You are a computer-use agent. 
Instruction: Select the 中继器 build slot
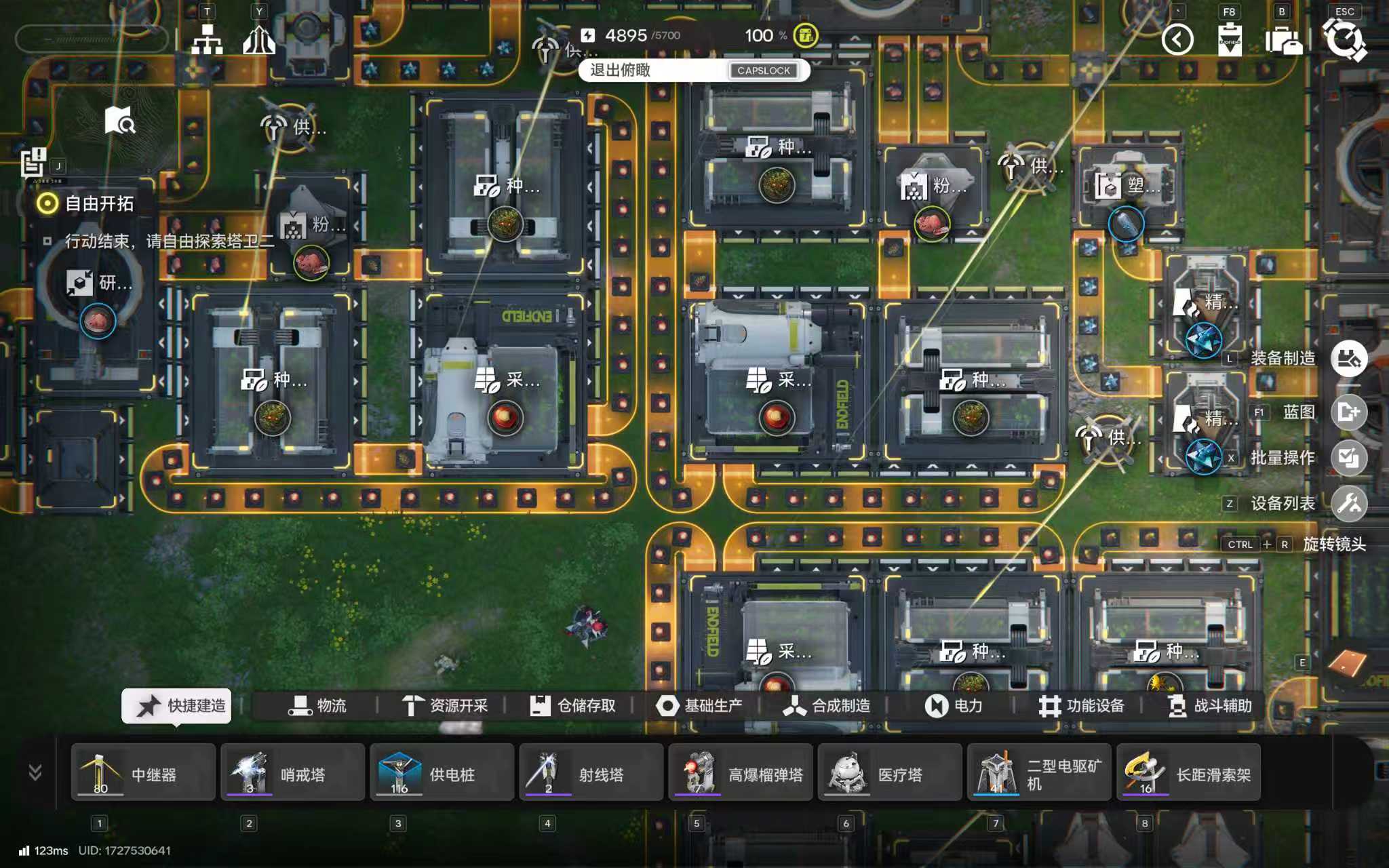coord(143,772)
